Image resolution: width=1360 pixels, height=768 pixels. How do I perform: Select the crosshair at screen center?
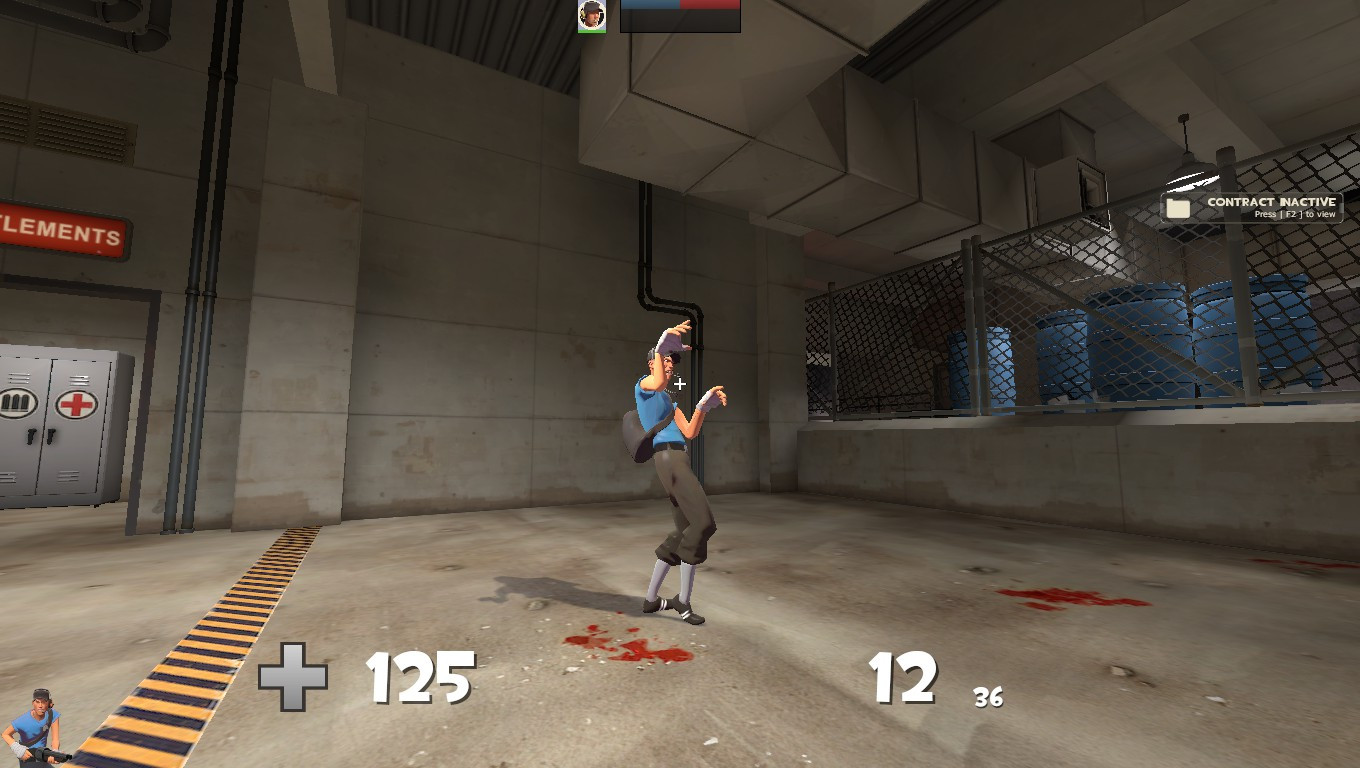[x=680, y=384]
